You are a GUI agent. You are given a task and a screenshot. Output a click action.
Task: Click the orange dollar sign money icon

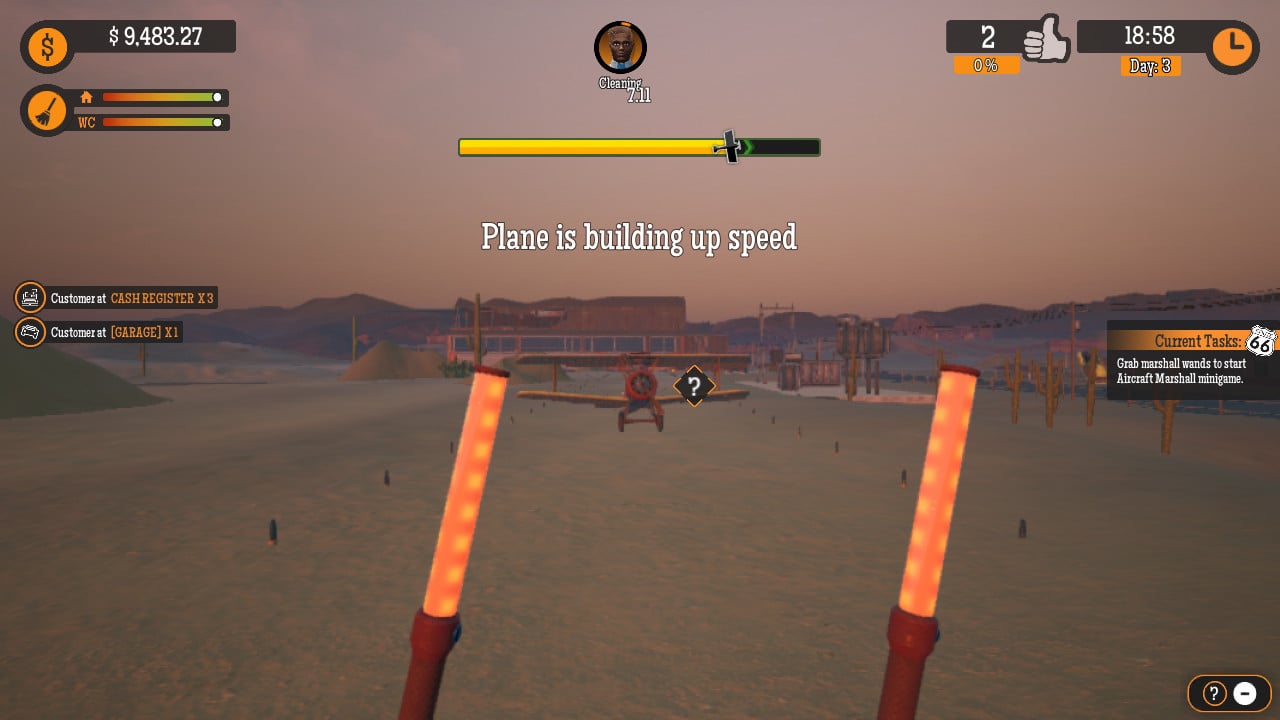45,46
